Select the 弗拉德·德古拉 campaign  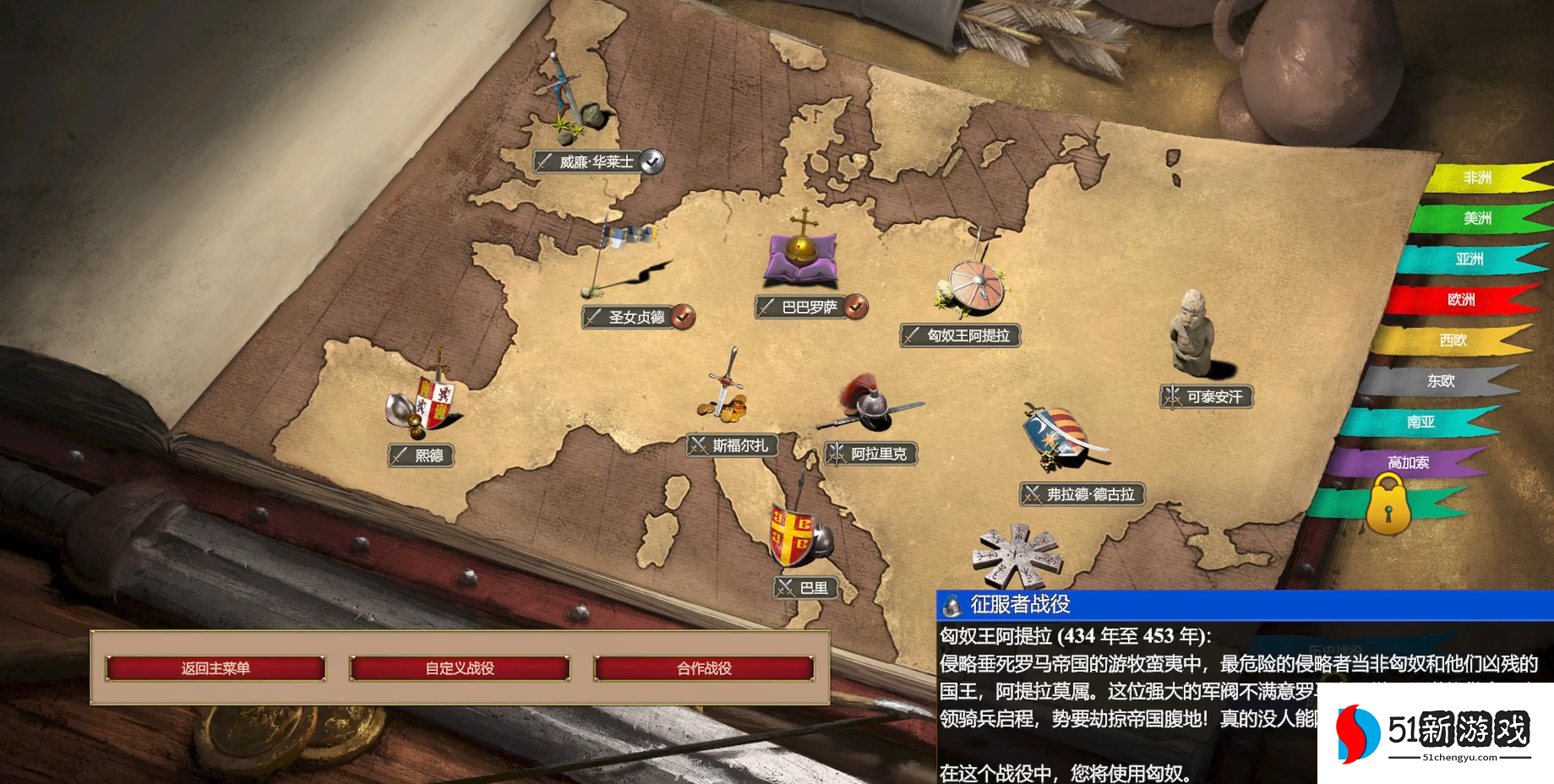click(x=1090, y=494)
